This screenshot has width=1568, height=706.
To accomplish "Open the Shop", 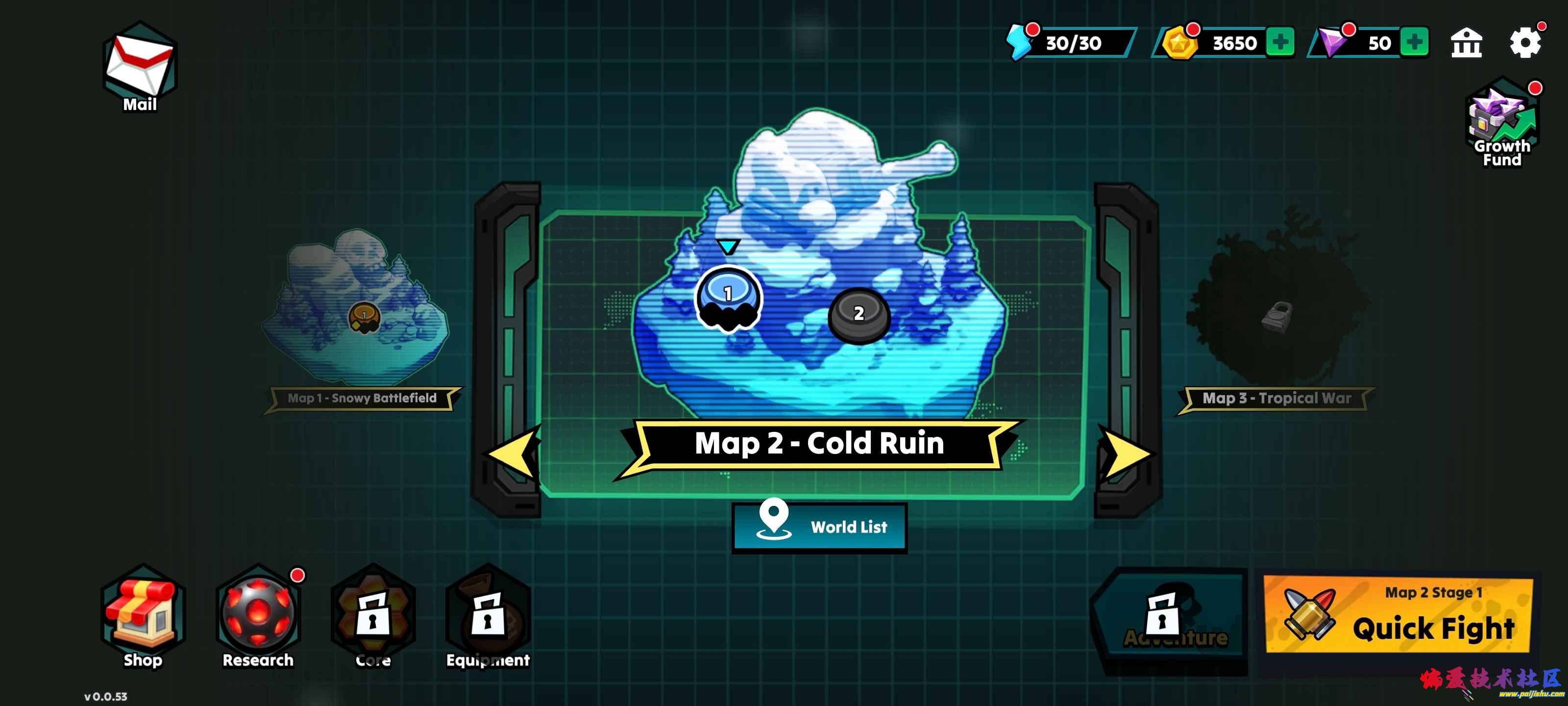I will [143, 616].
